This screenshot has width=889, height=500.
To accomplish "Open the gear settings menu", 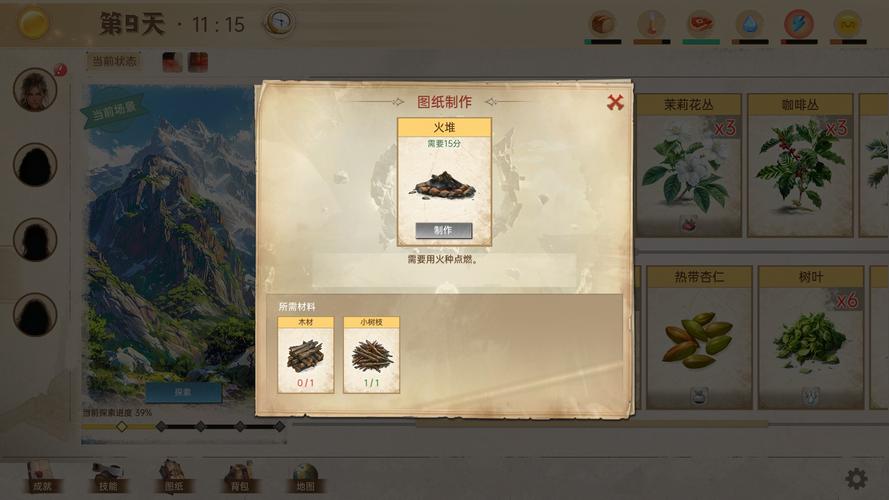I will tap(856, 479).
